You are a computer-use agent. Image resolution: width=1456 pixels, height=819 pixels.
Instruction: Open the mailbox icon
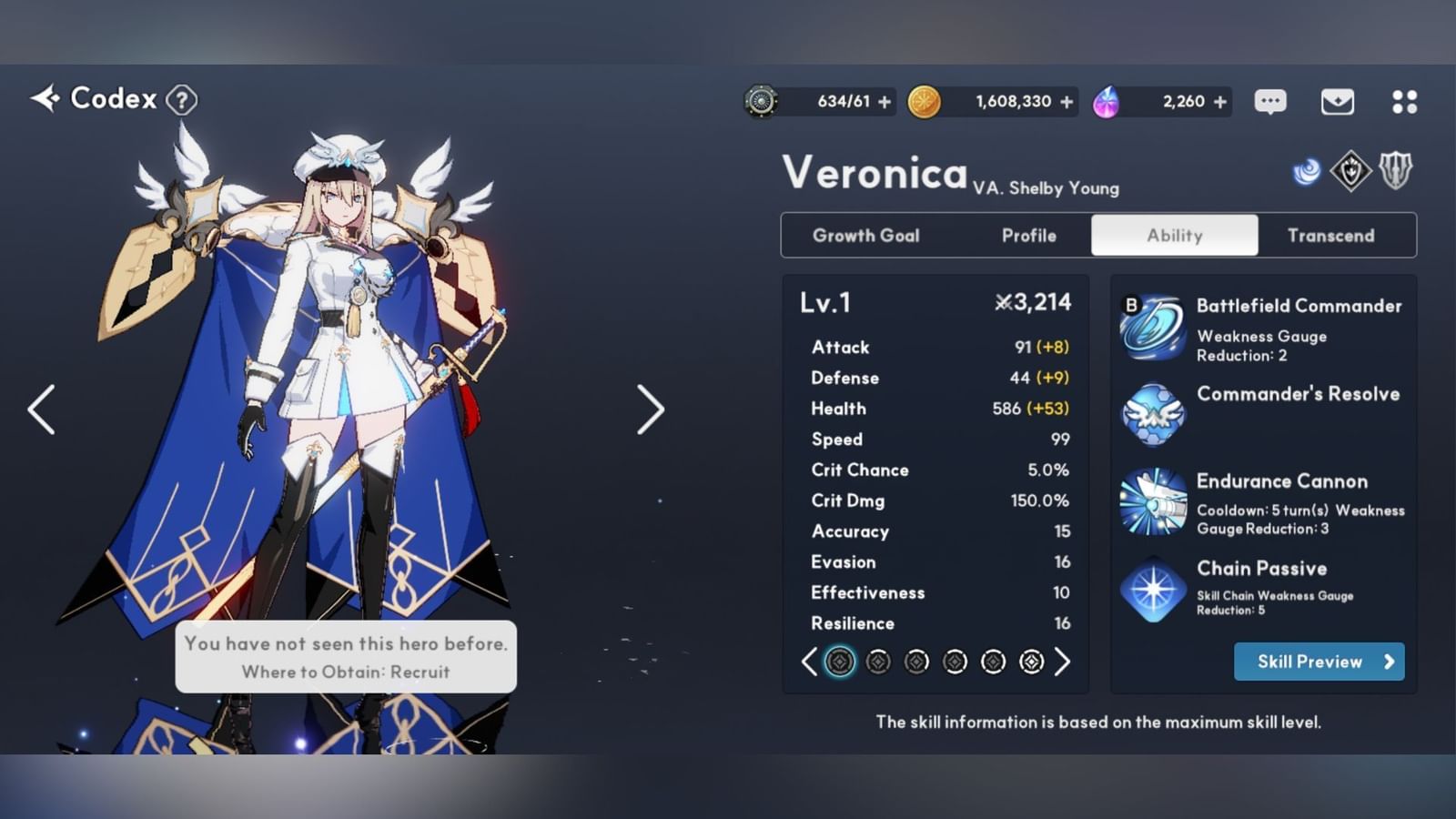tap(1338, 101)
